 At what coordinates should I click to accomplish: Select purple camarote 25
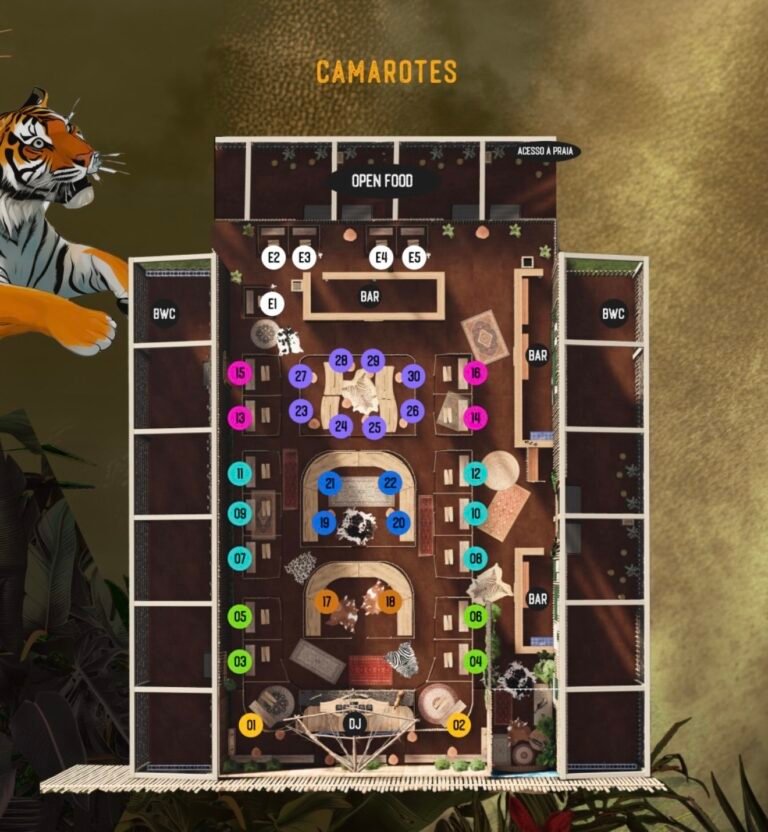(x=374, y=428)
